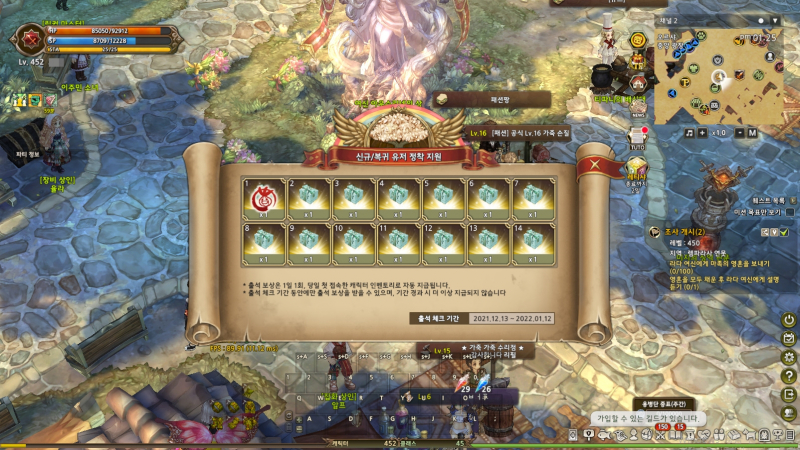Open the minimap

point(717,76)
